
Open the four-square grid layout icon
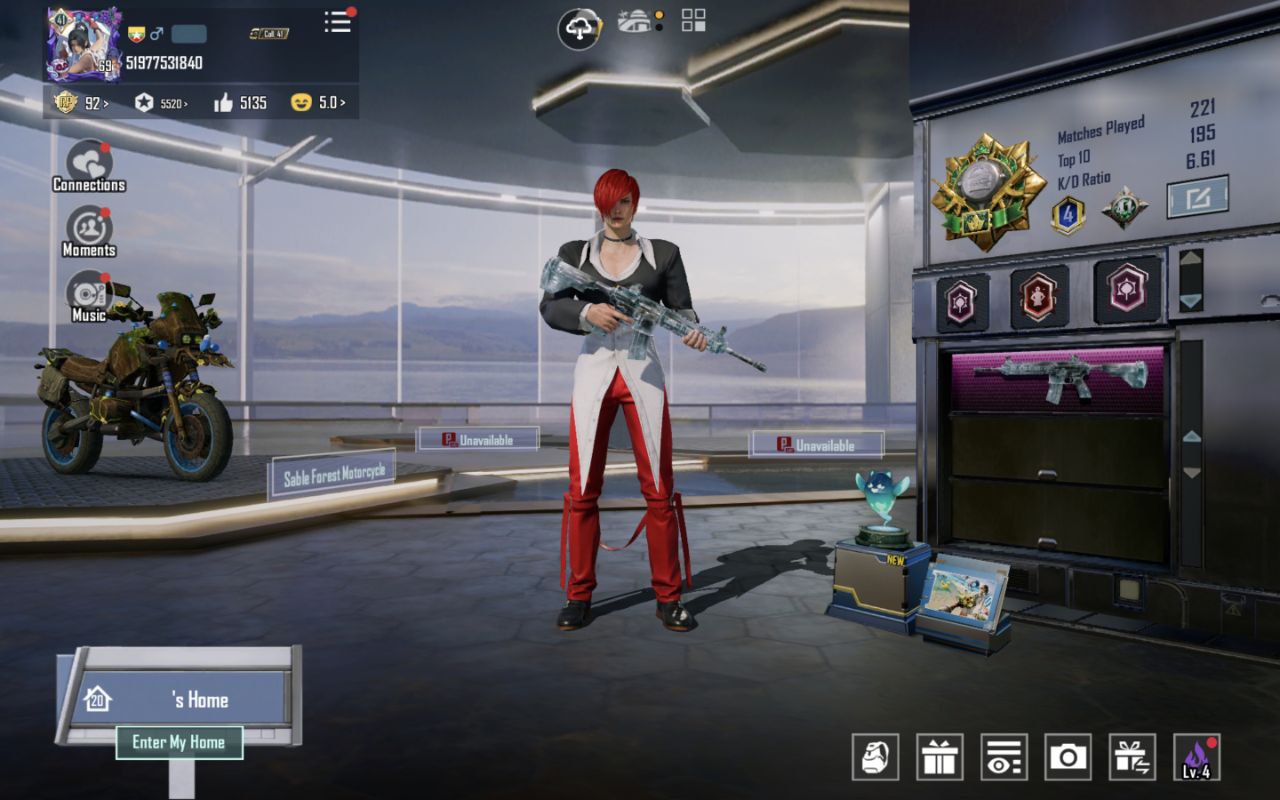coord(693,20)
